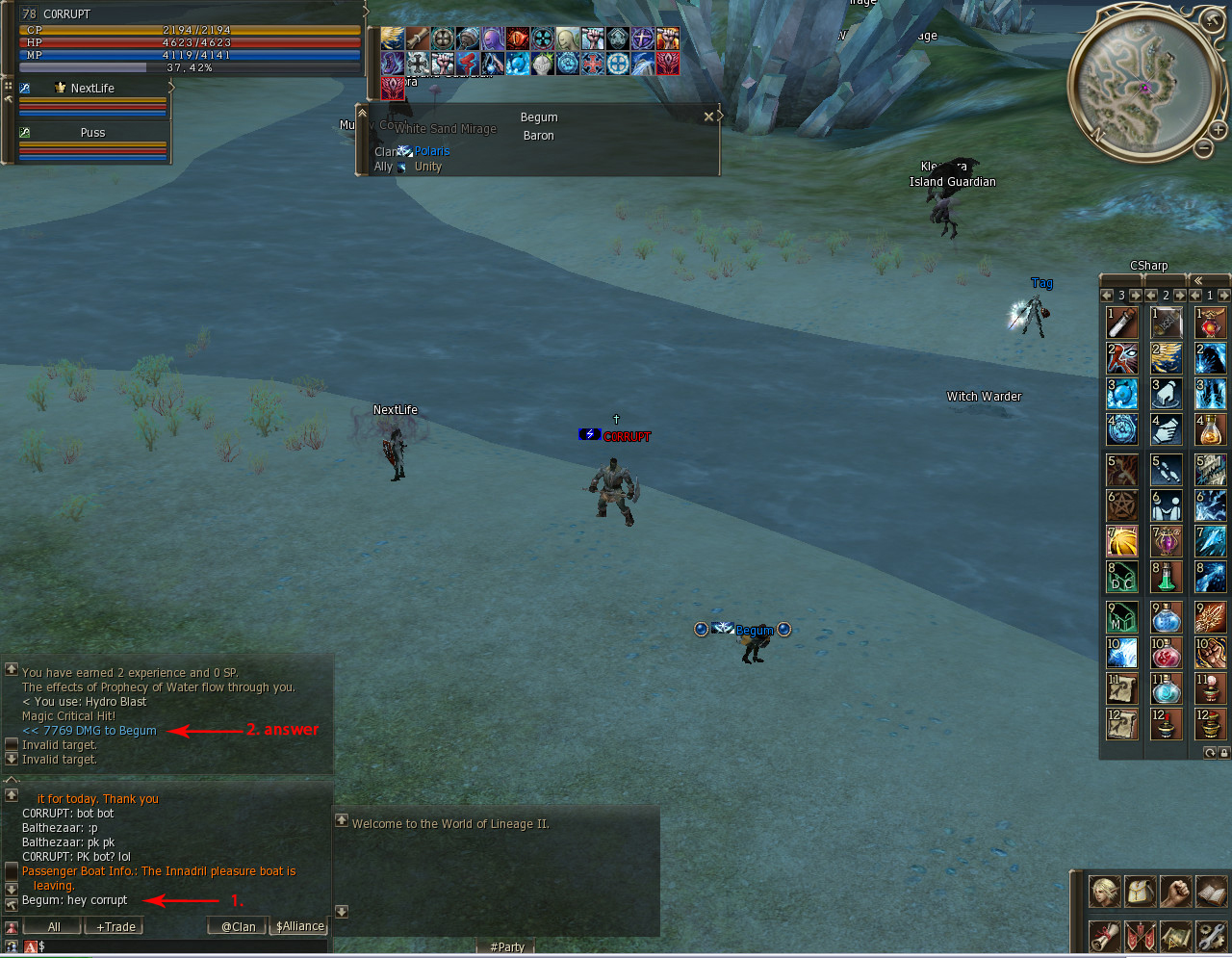Open the character status elf portrait icon
Screen dimensions: 1232x958
coord(1104,892)
